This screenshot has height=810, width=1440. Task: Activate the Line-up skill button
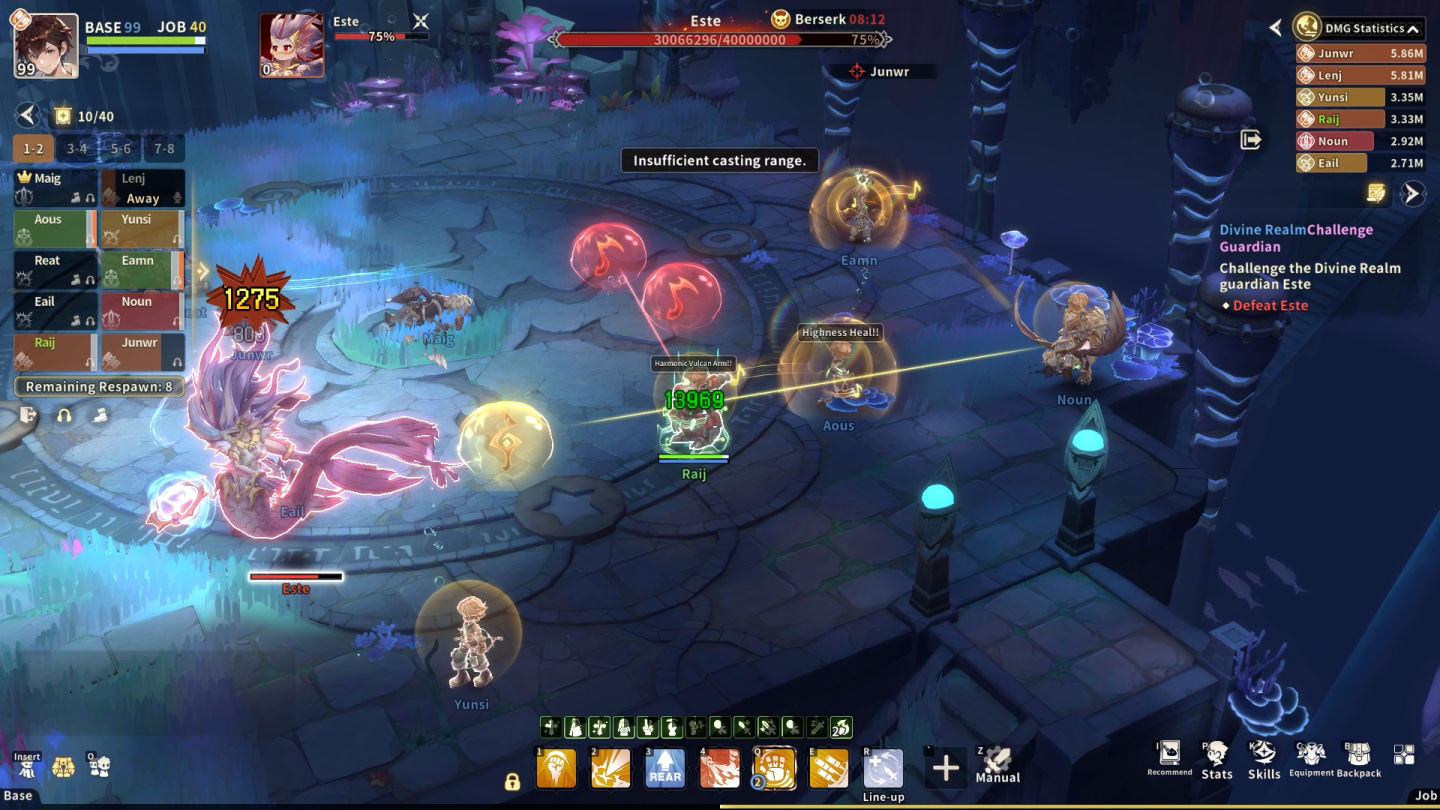pyautogui.click(x=883, y=770)
